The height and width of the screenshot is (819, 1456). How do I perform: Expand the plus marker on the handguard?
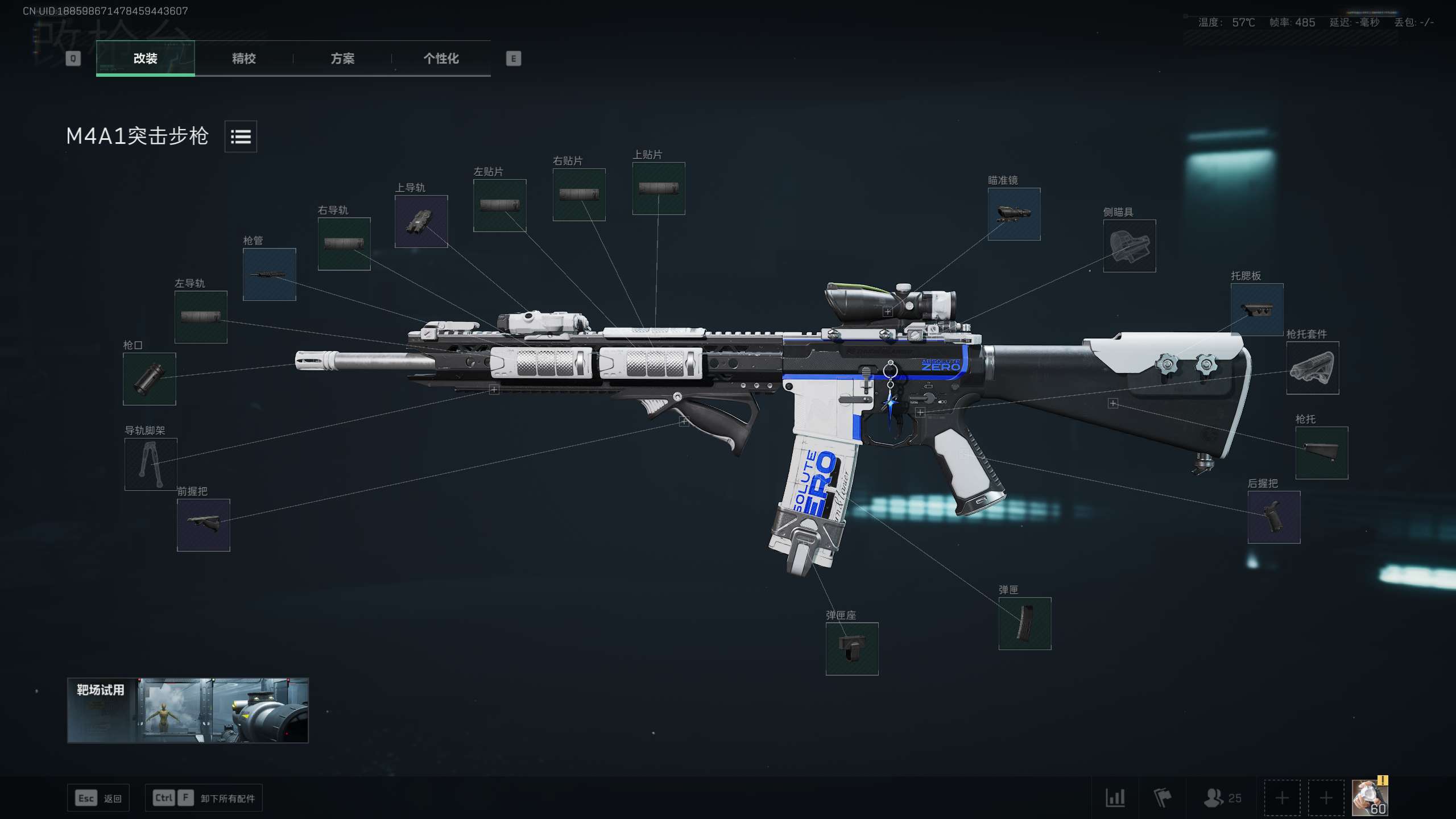494,391
